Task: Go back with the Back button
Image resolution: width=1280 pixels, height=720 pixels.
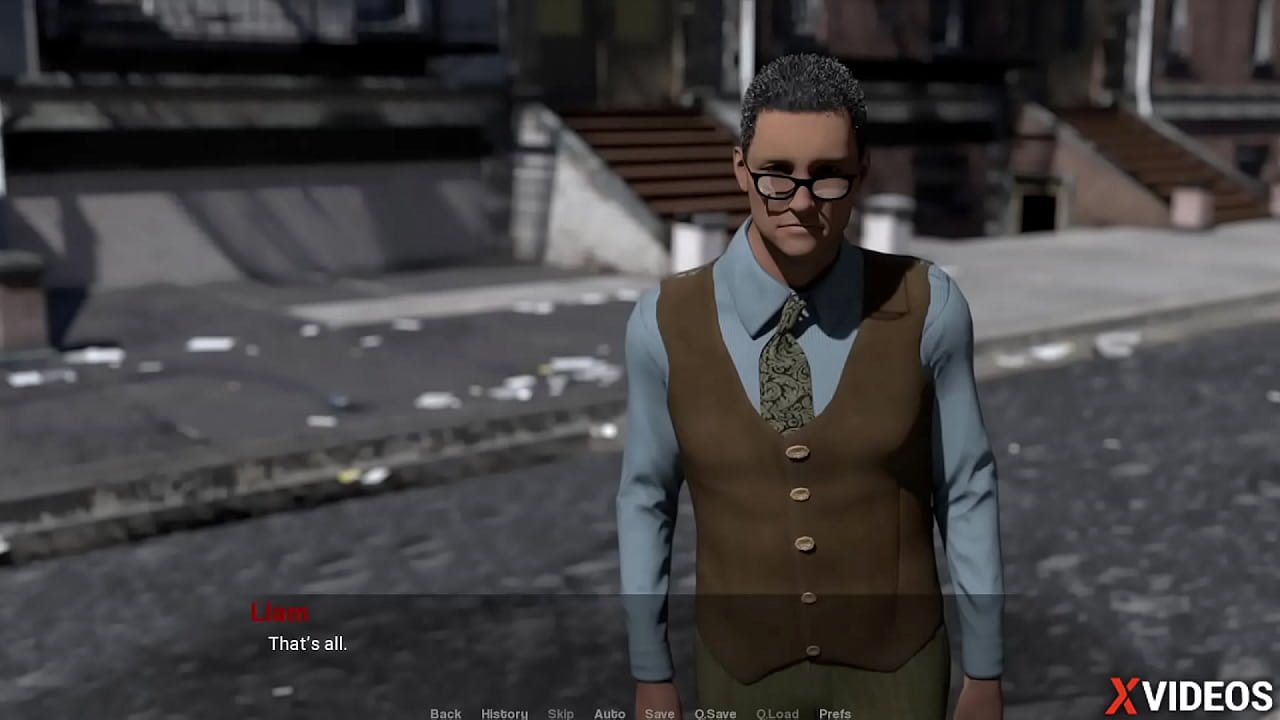Action: (x=445, y=713)
